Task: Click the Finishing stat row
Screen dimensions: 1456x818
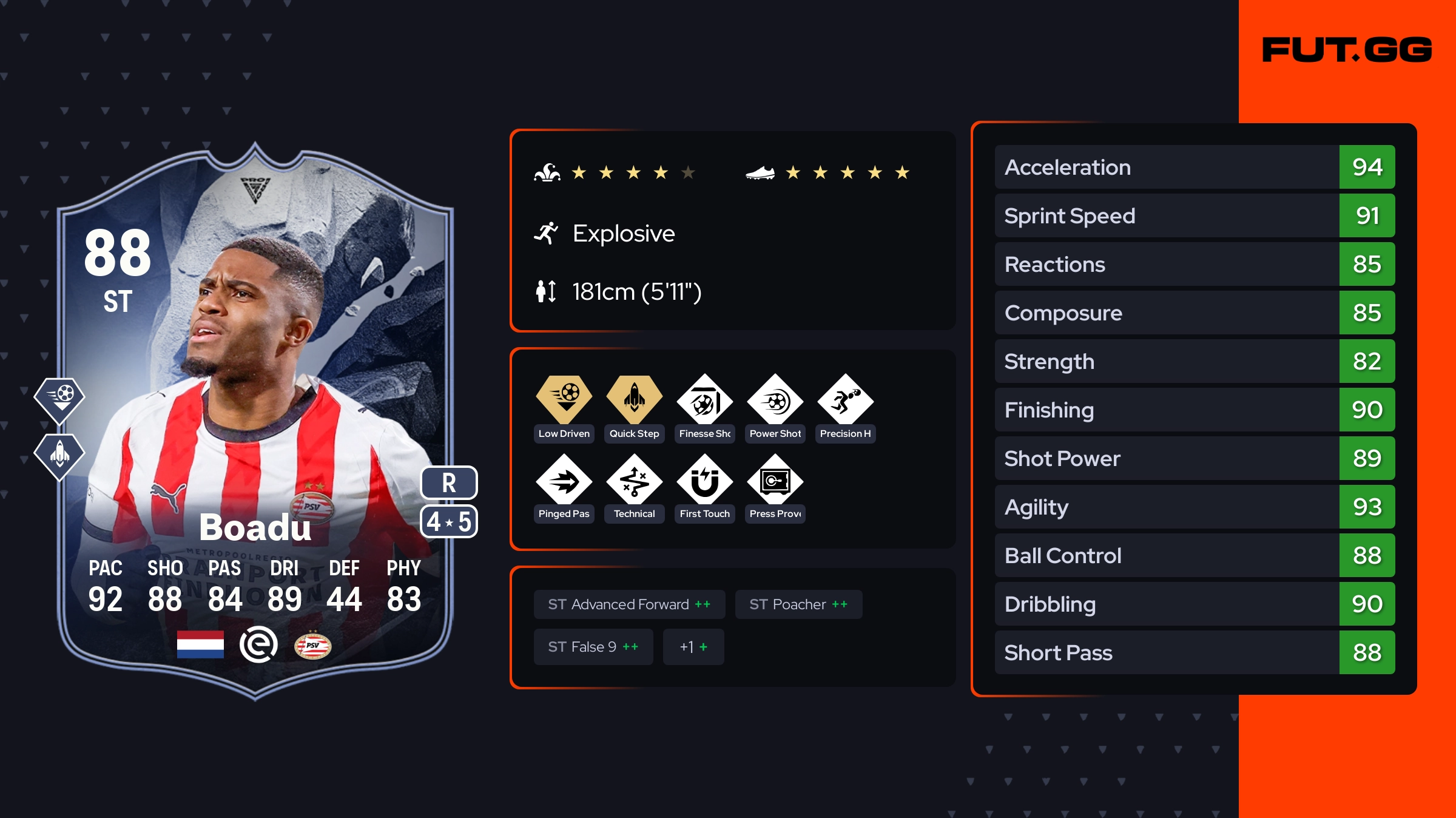Action: (1195, 410)
